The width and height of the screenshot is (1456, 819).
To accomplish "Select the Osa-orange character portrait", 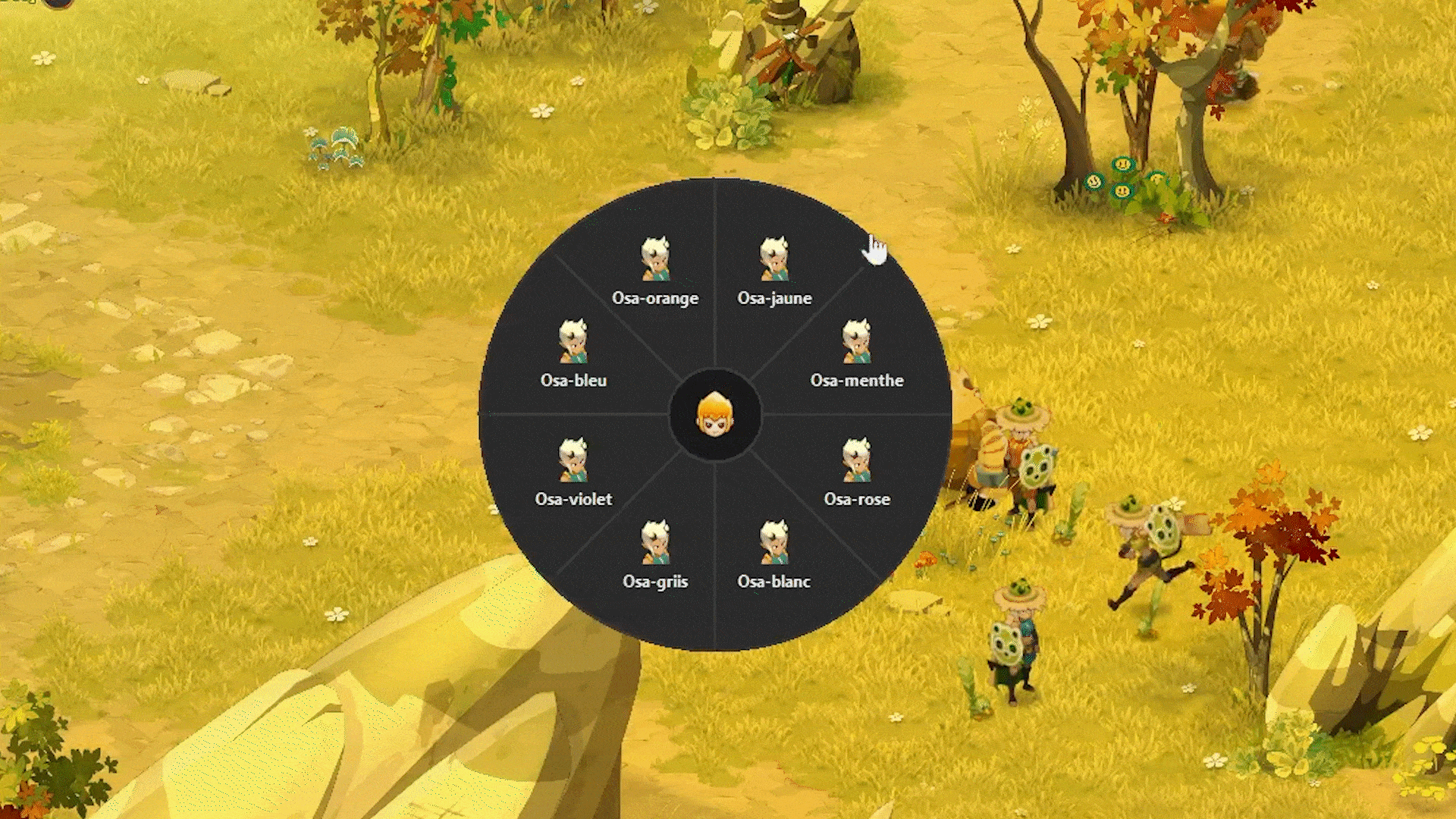I will [x=657, y=258].
